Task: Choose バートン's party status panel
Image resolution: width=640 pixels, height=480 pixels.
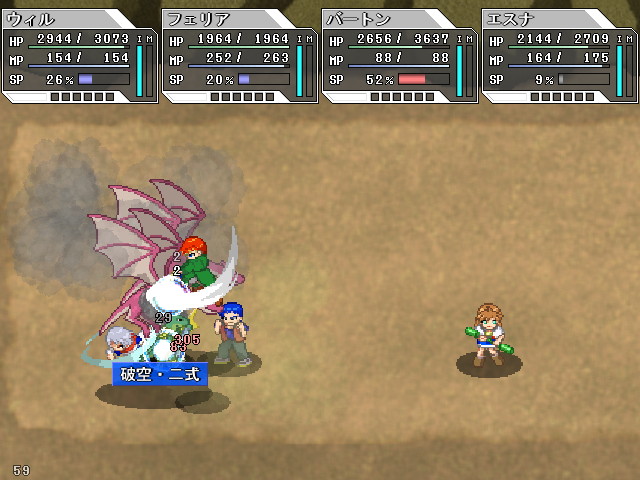Action: [x=400, y=56]
